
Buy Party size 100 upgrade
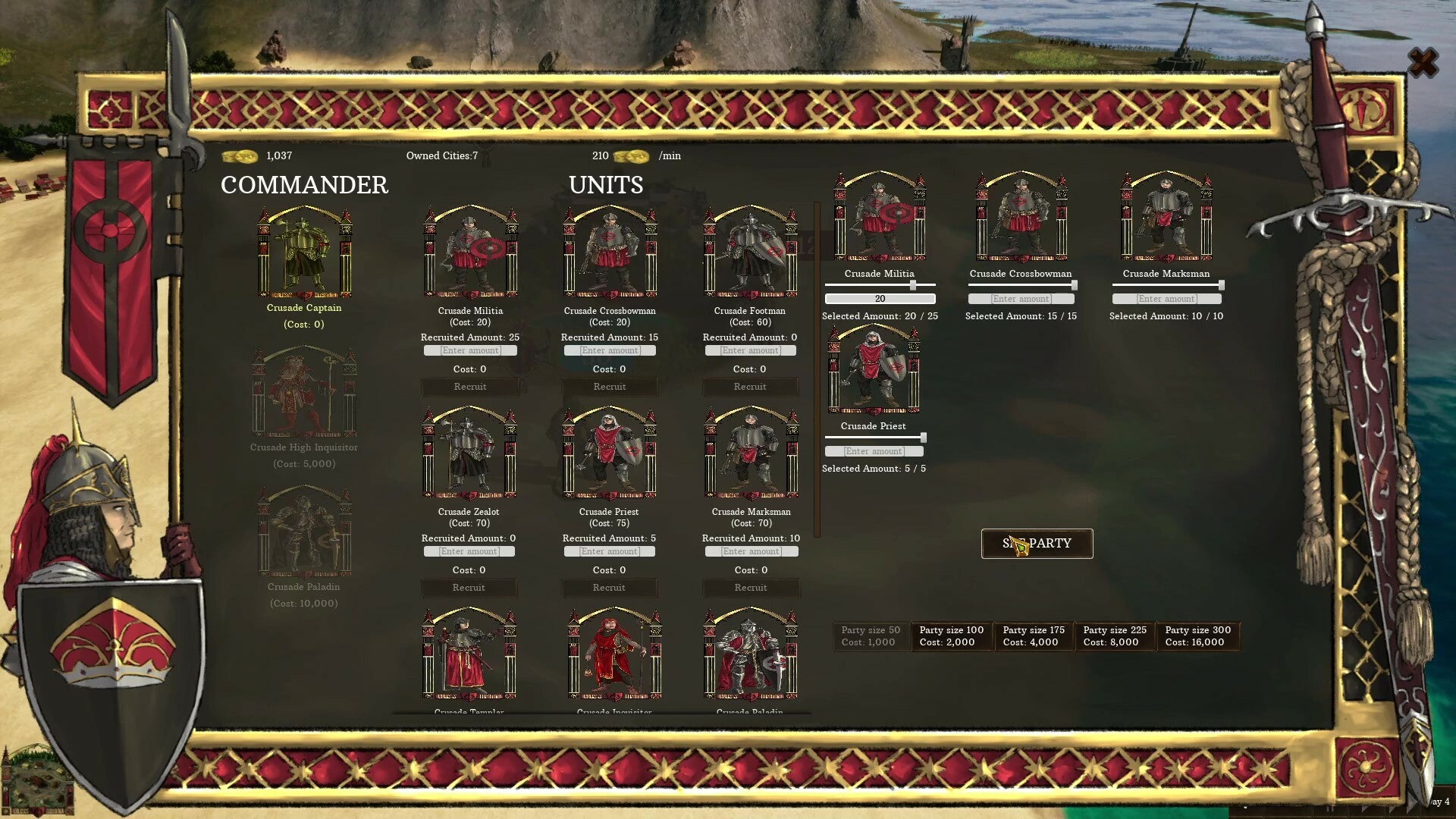(x=952, y=636)
